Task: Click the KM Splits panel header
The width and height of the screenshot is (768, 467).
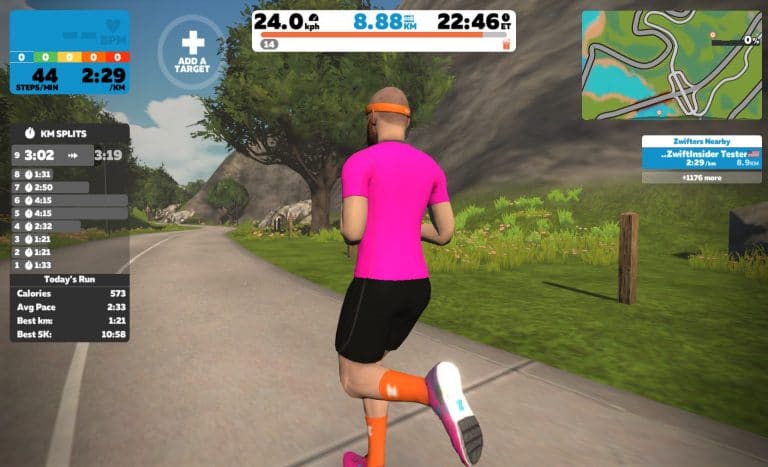Action: [70, 133]
